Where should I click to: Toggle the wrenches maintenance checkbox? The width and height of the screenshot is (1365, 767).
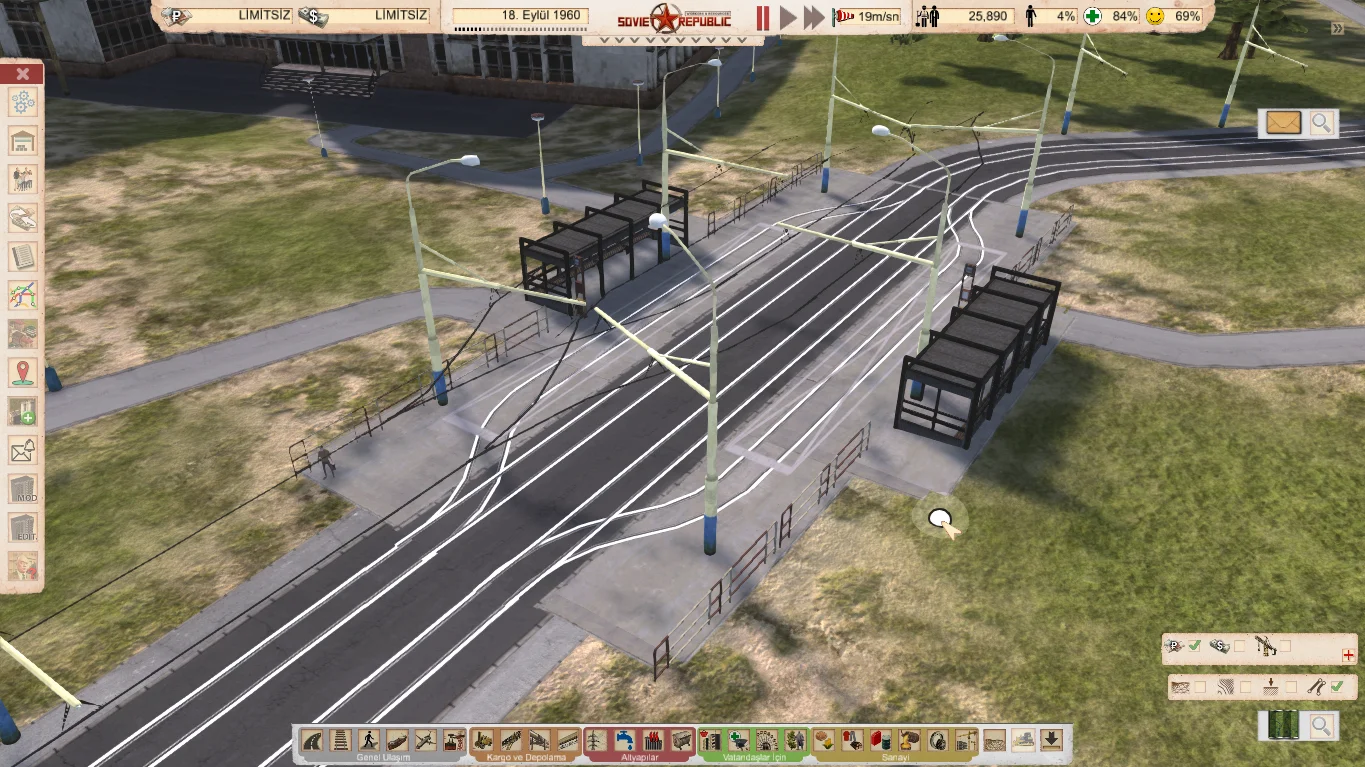pyautogui.click(x=1337, y=687)
